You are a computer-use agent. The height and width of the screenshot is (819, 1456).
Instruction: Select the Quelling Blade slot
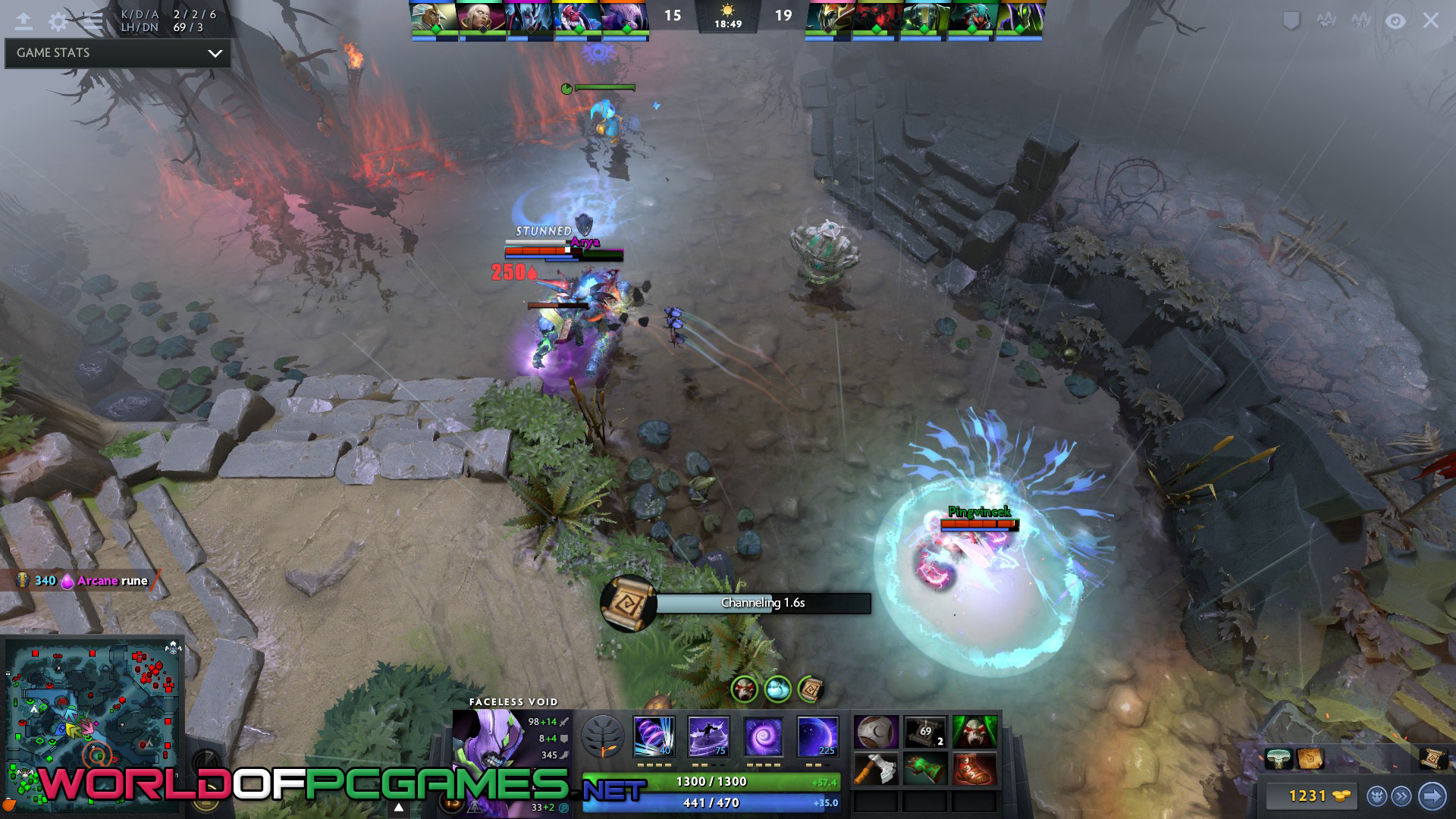pyautogui.click(x=877, y=769)
